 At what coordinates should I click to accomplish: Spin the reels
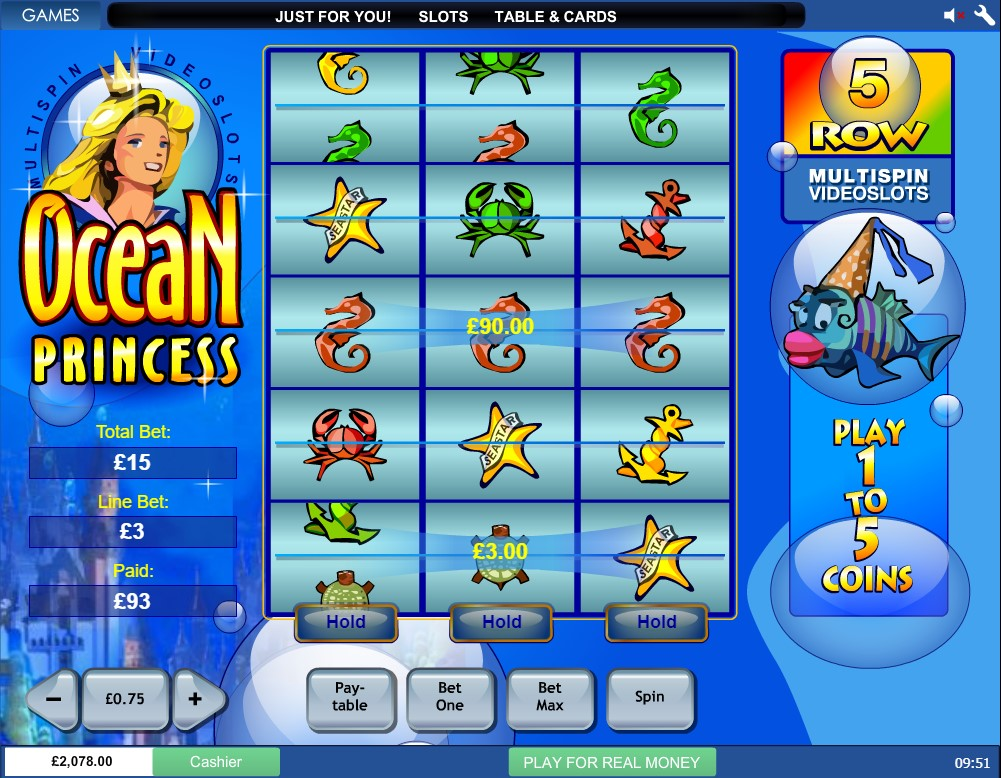click(650, 697)
